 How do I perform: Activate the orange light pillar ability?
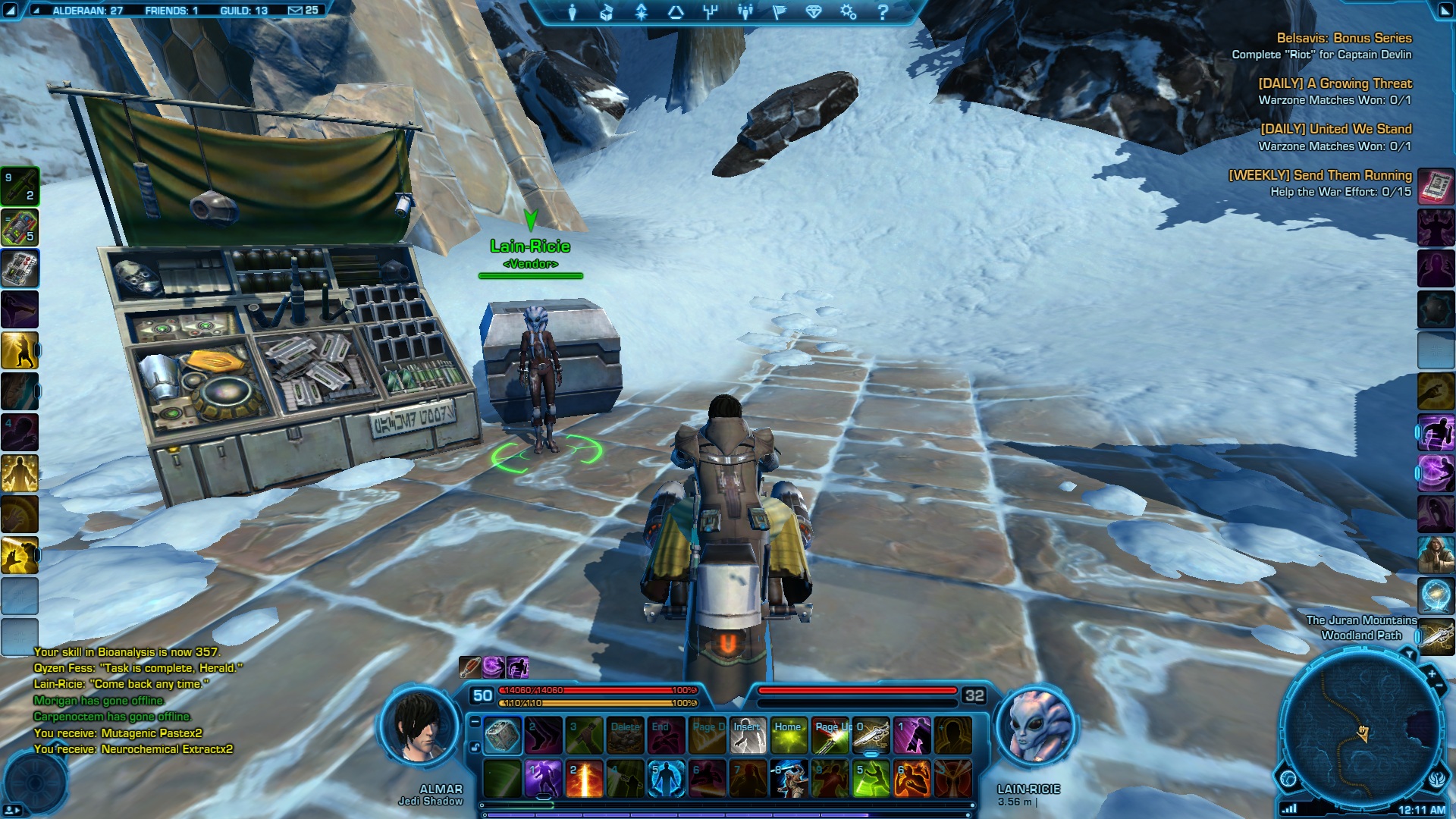[585, 780]
